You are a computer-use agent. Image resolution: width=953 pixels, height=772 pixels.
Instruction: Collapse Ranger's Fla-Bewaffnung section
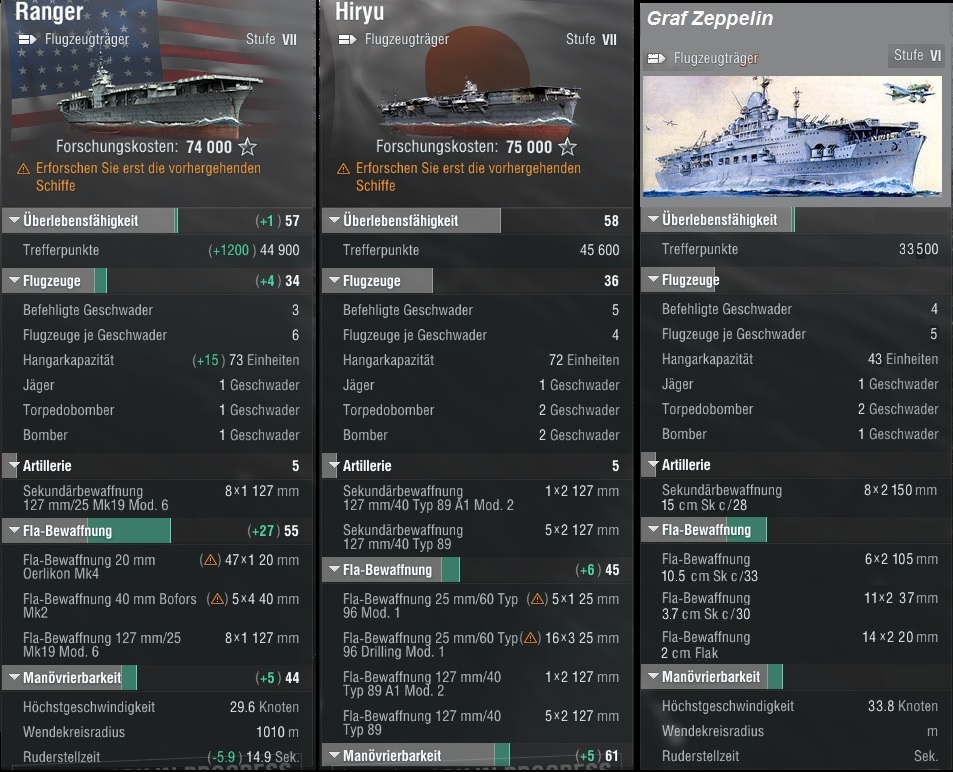point(66,530)
